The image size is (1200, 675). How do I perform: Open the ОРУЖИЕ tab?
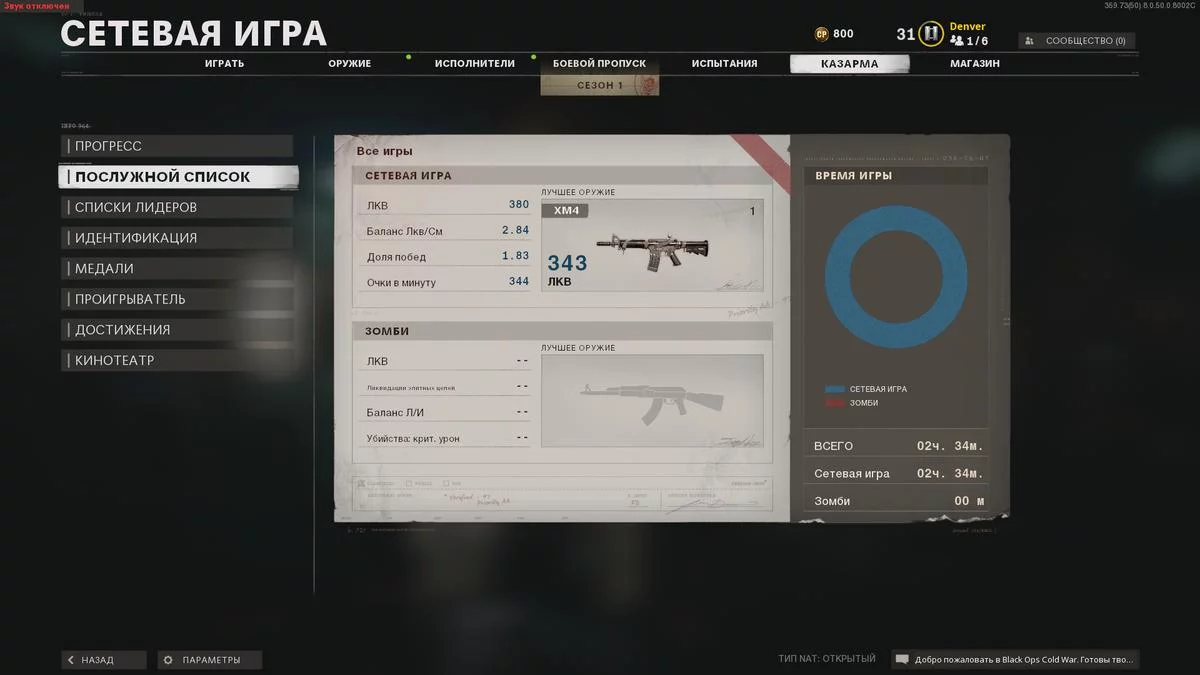tap(349, 64)
